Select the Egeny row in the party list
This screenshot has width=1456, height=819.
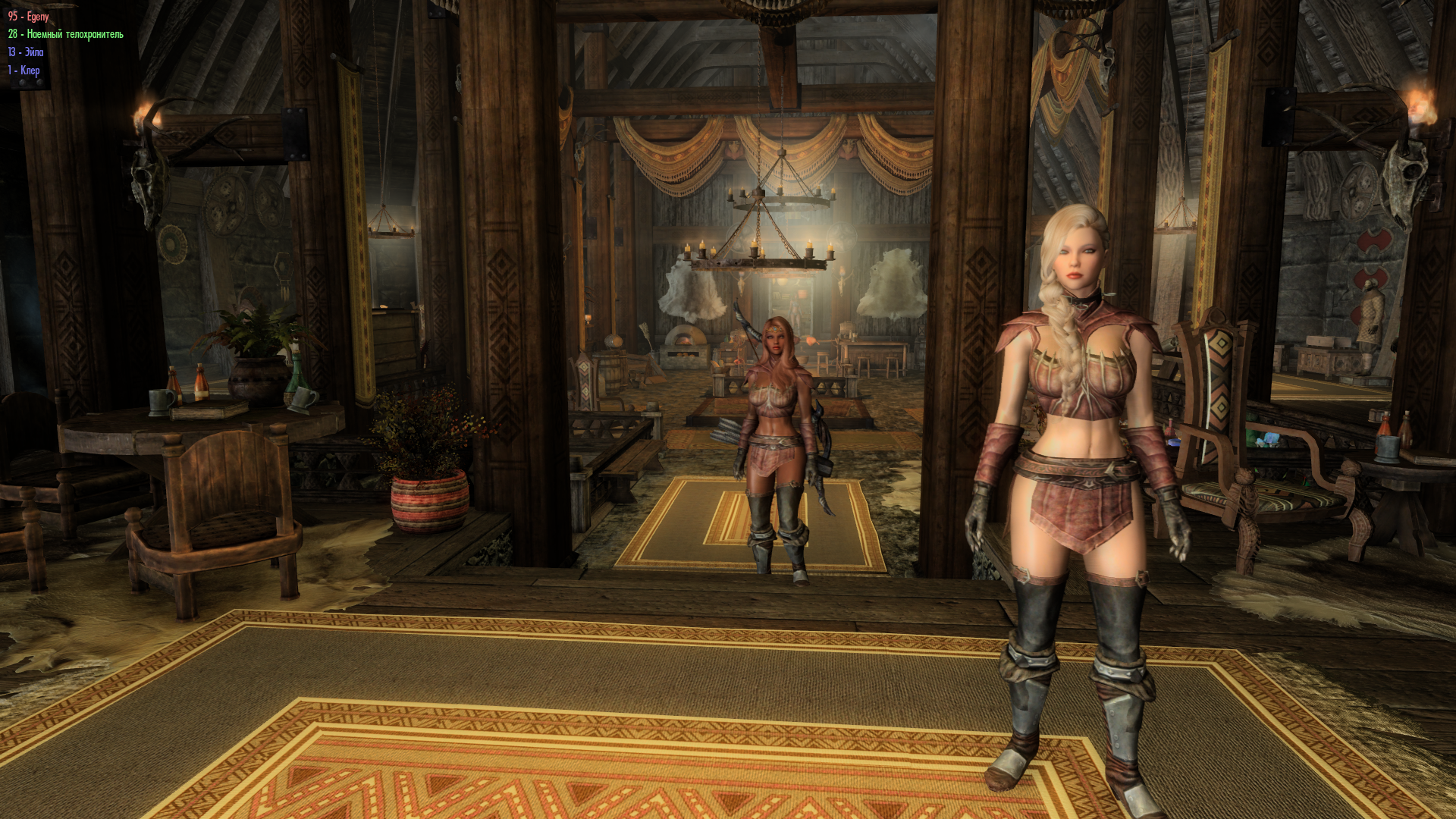(29, 16)
